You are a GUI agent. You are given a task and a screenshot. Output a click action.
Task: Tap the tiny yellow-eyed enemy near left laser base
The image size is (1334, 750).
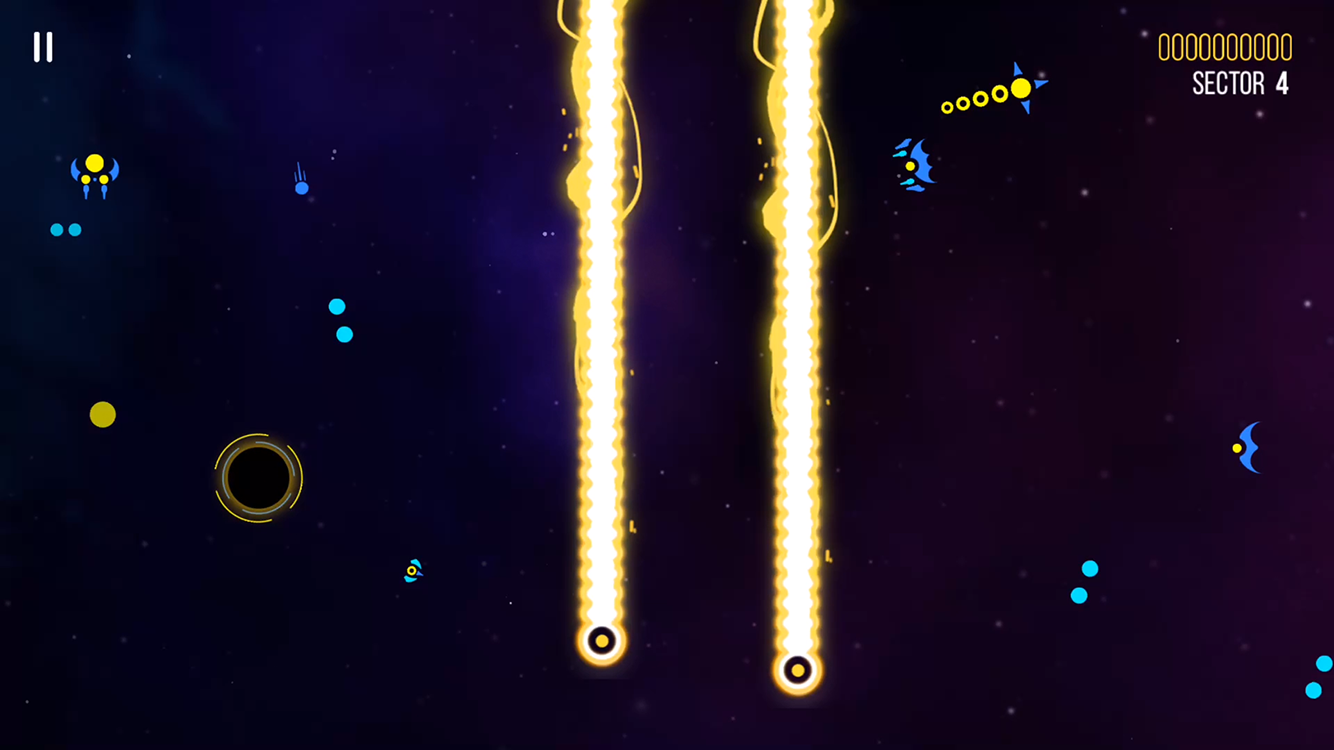click(411, 571)
